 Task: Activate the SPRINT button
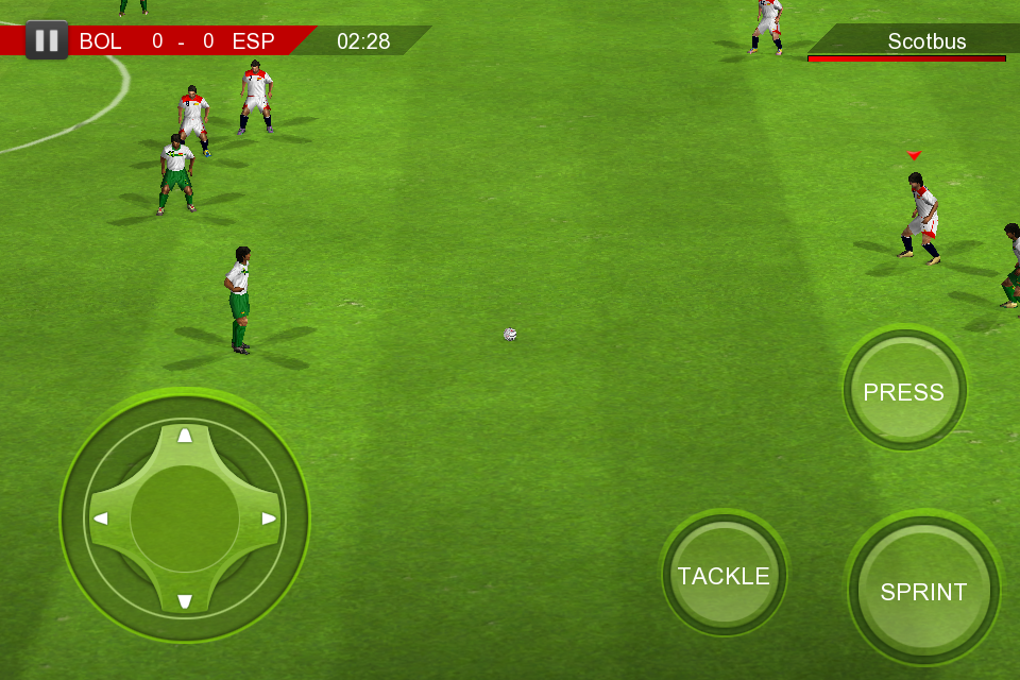pos(923,591)
